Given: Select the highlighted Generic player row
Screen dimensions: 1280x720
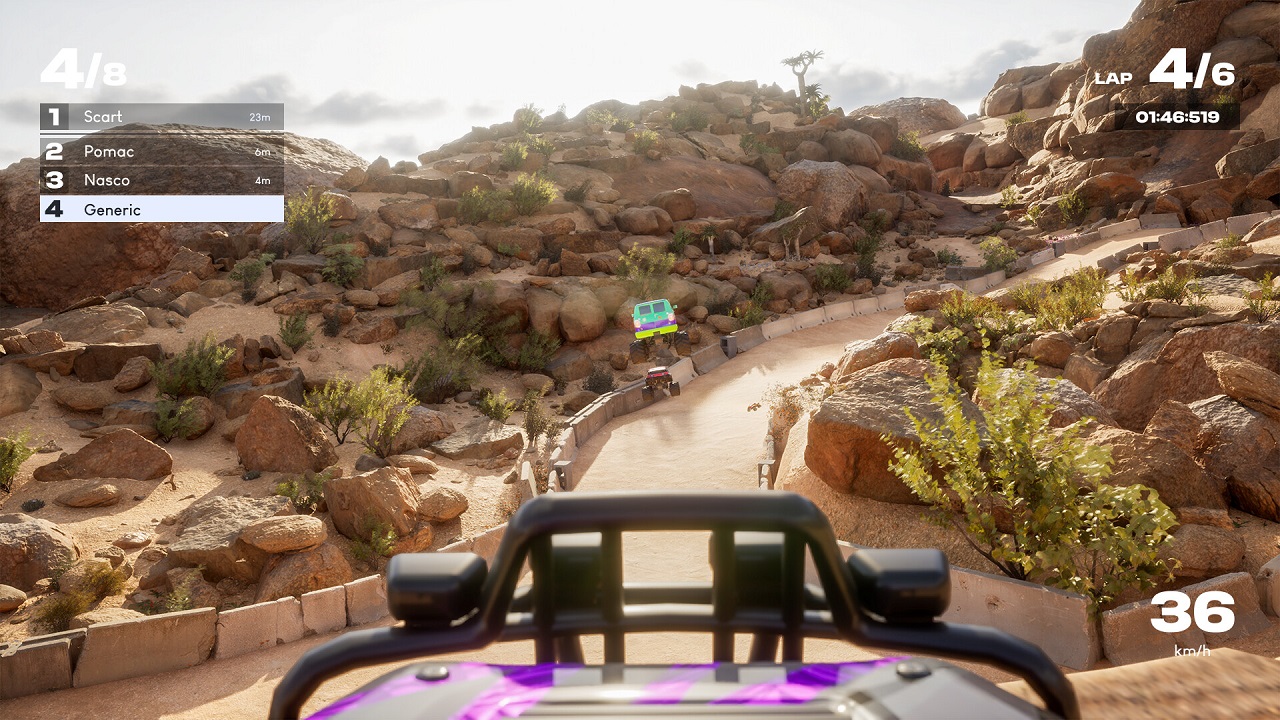Looking at the screenshot, I should click(x=161, y=209).
